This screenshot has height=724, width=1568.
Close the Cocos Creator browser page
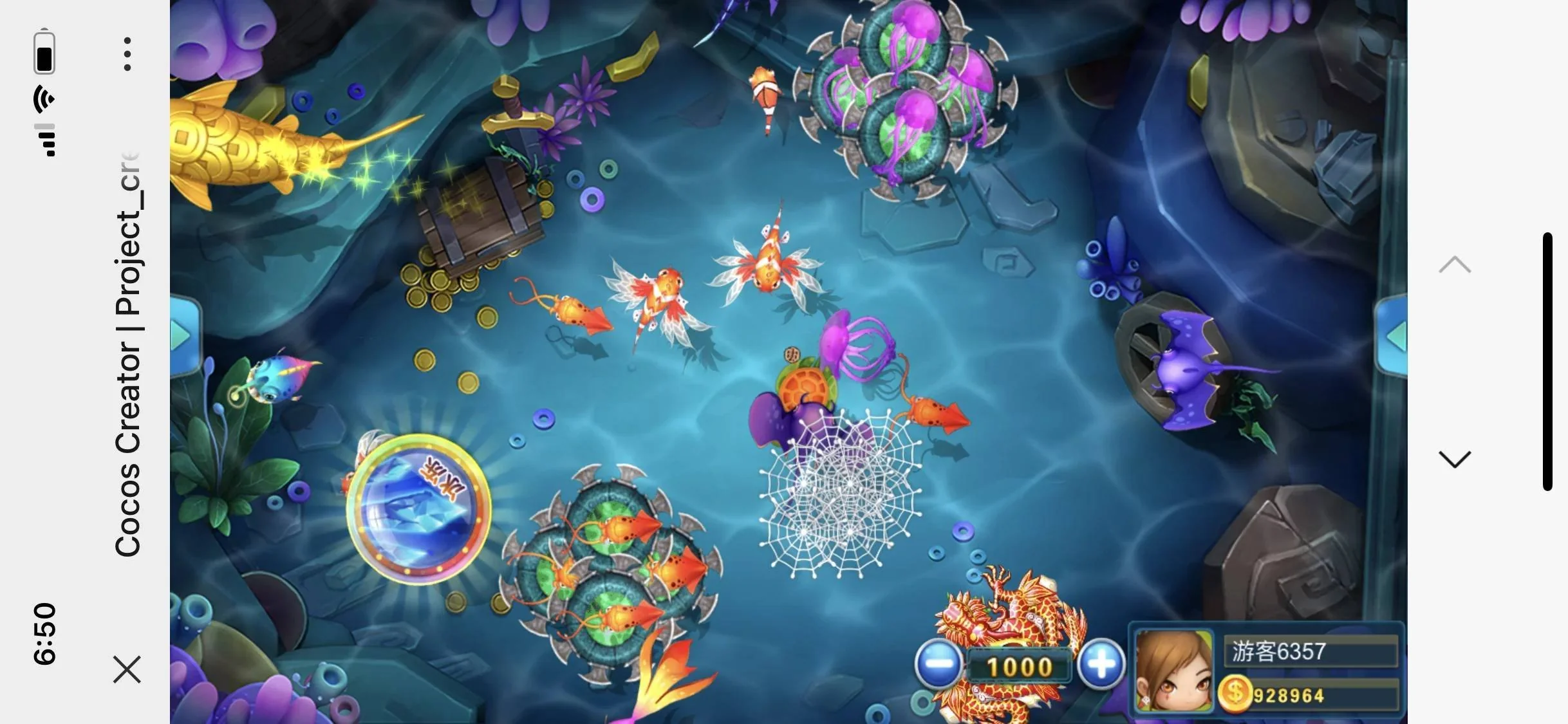(127, 669)
